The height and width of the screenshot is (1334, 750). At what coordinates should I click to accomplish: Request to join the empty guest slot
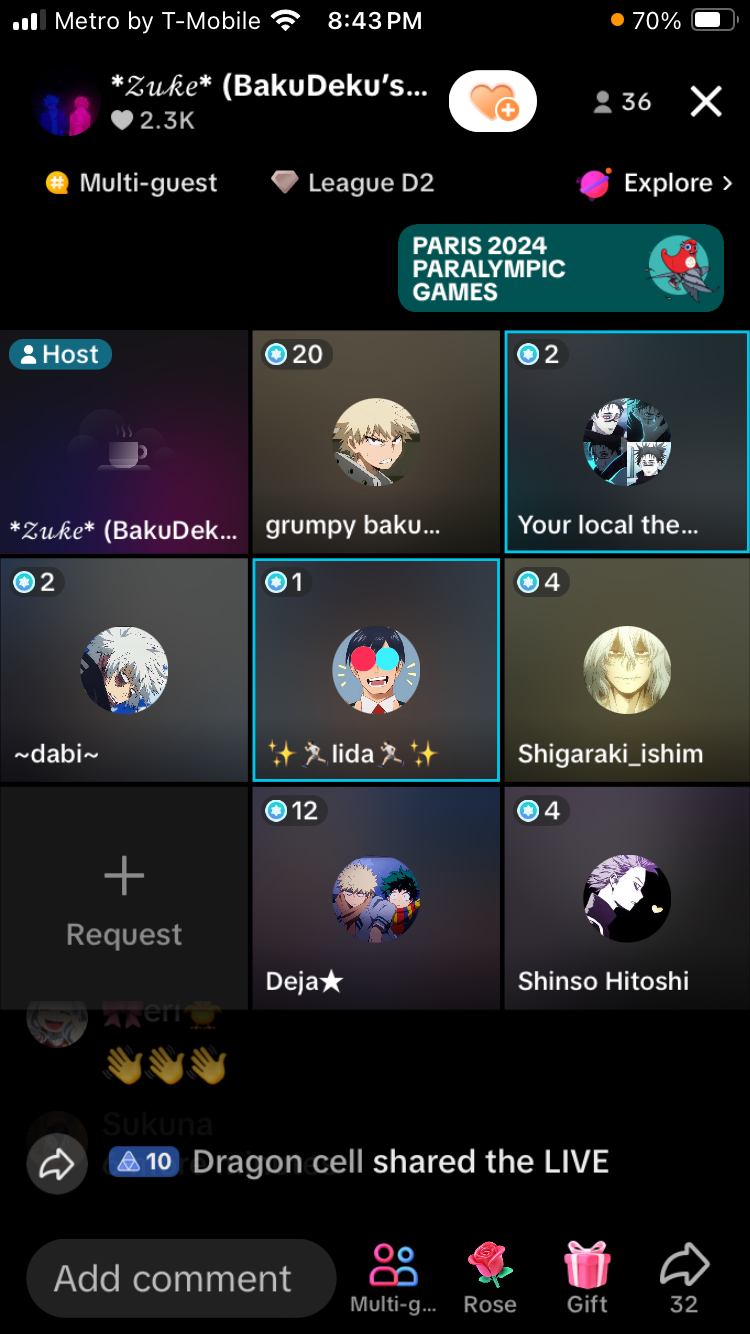click(124, 897)
